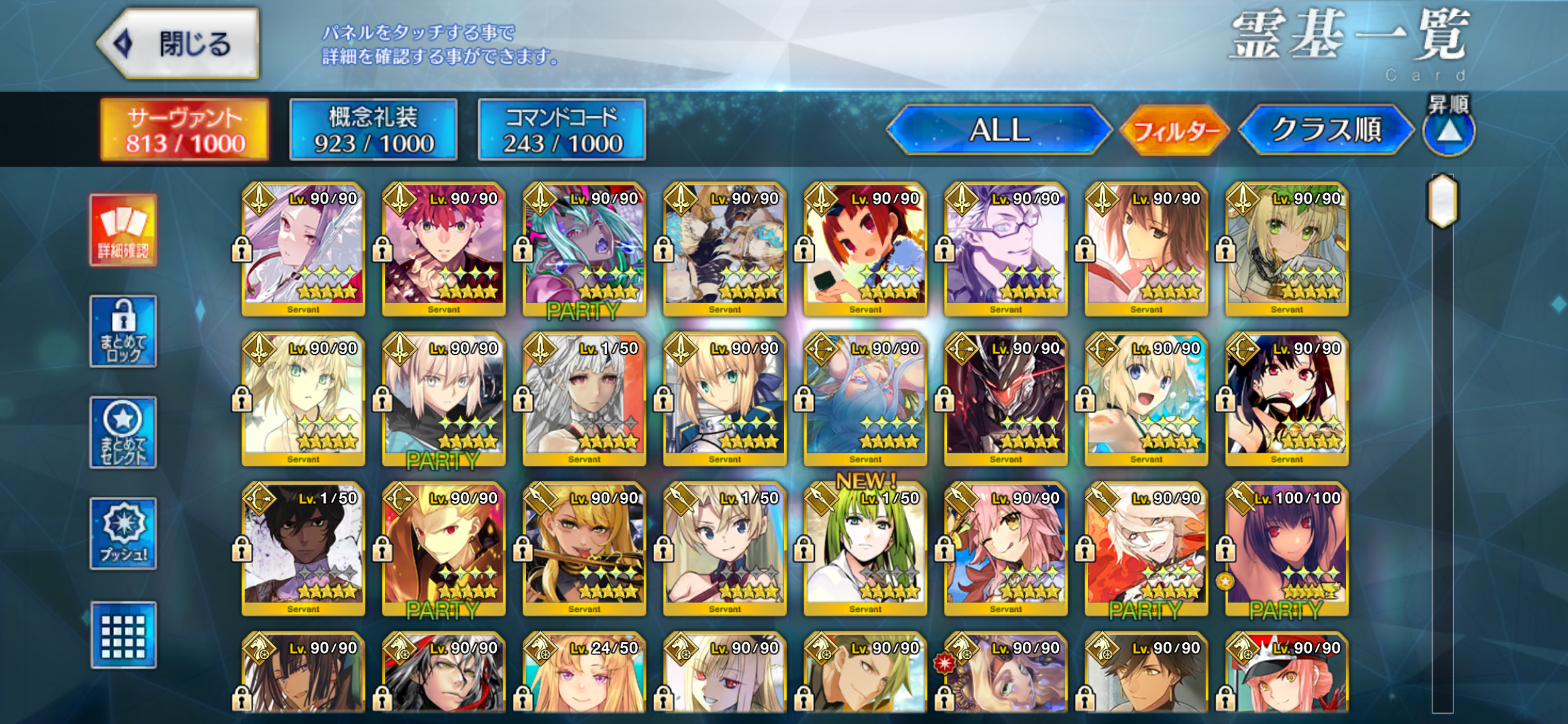The image size is (1568, 724).
Task: Open the コマンドコード tab
Action: pyautogui.click(x=562, y=129)
